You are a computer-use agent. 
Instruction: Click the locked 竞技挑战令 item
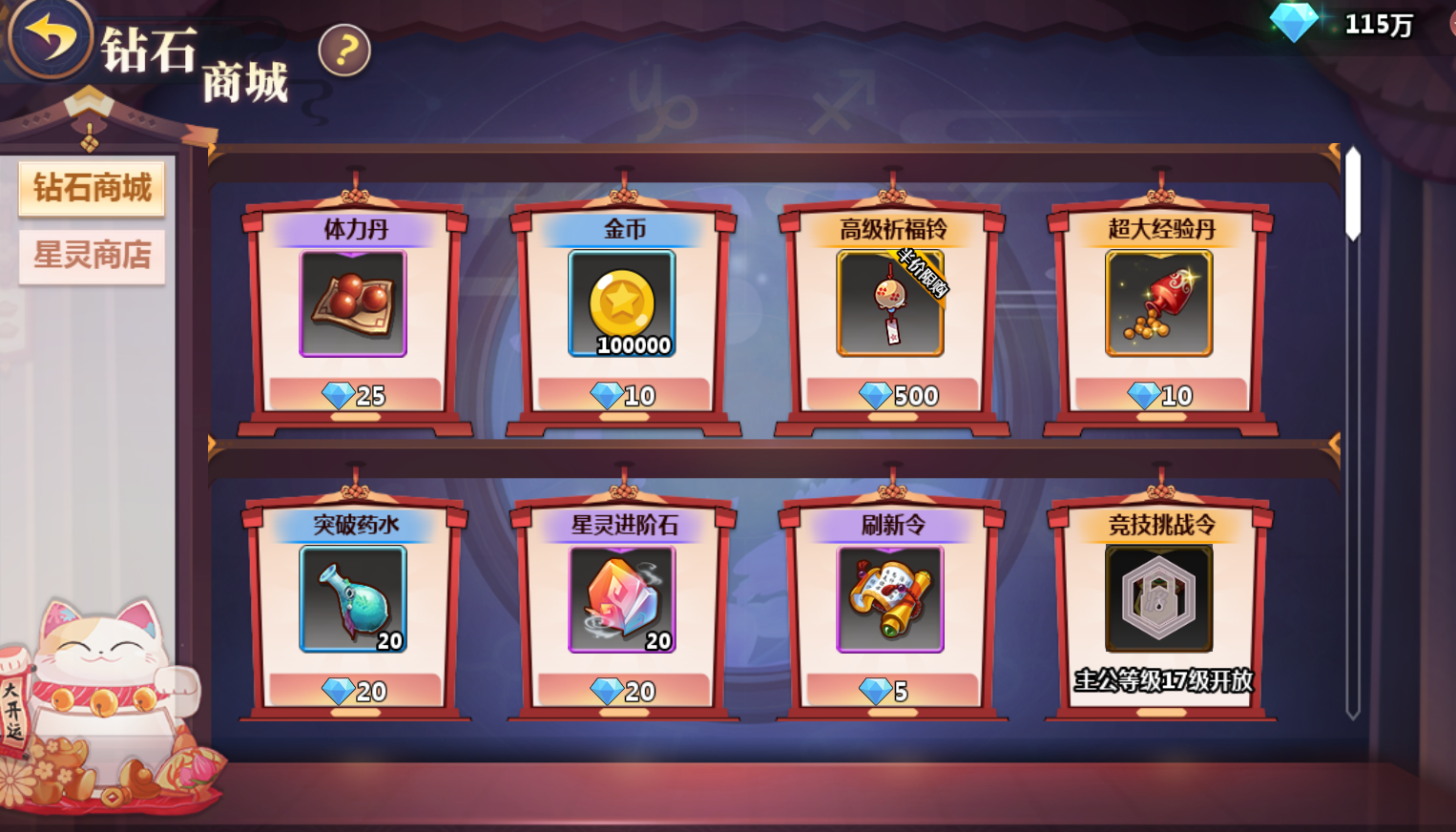click(x=1158, y=599)
